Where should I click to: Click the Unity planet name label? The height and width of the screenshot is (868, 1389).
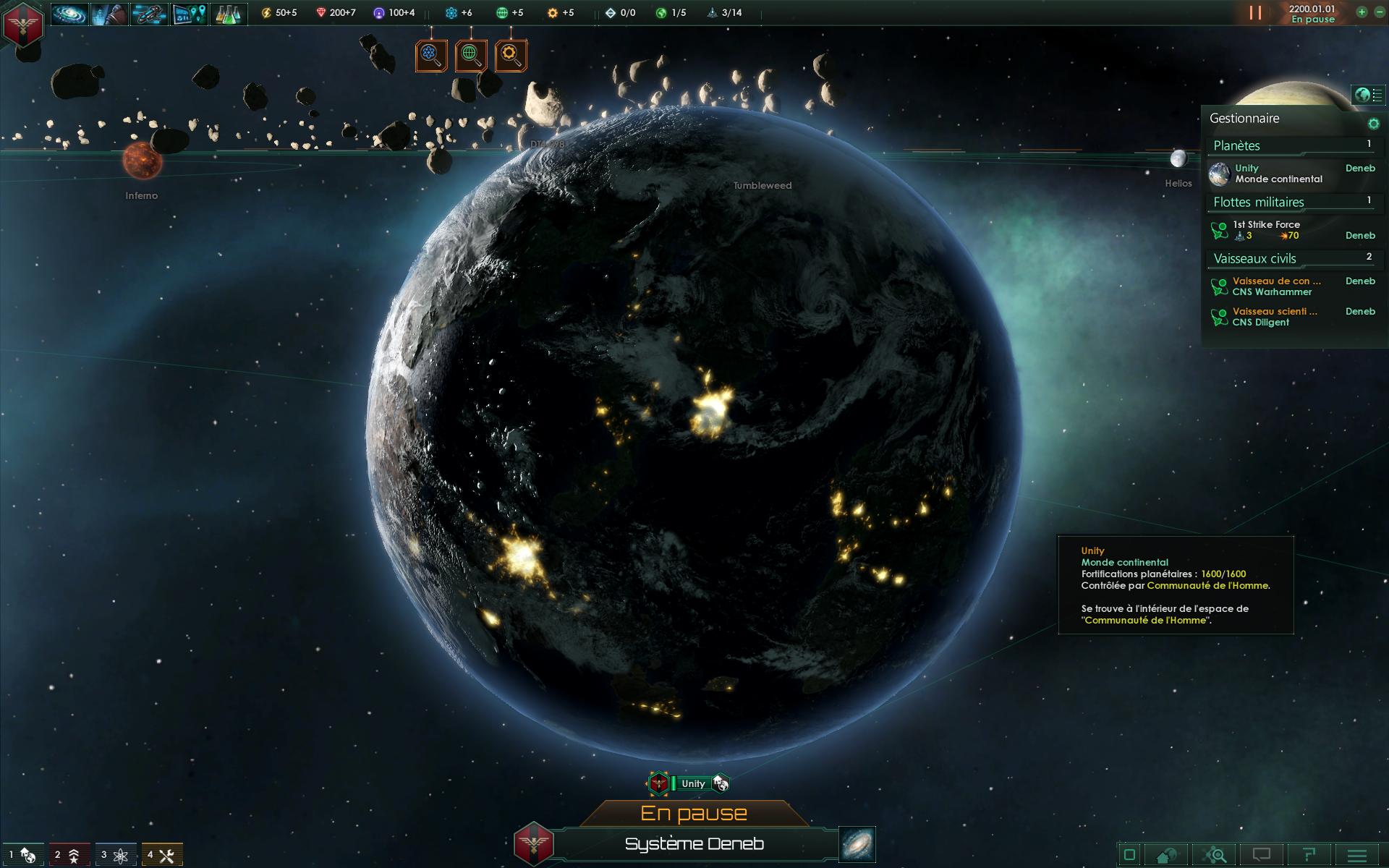(693, 783)
